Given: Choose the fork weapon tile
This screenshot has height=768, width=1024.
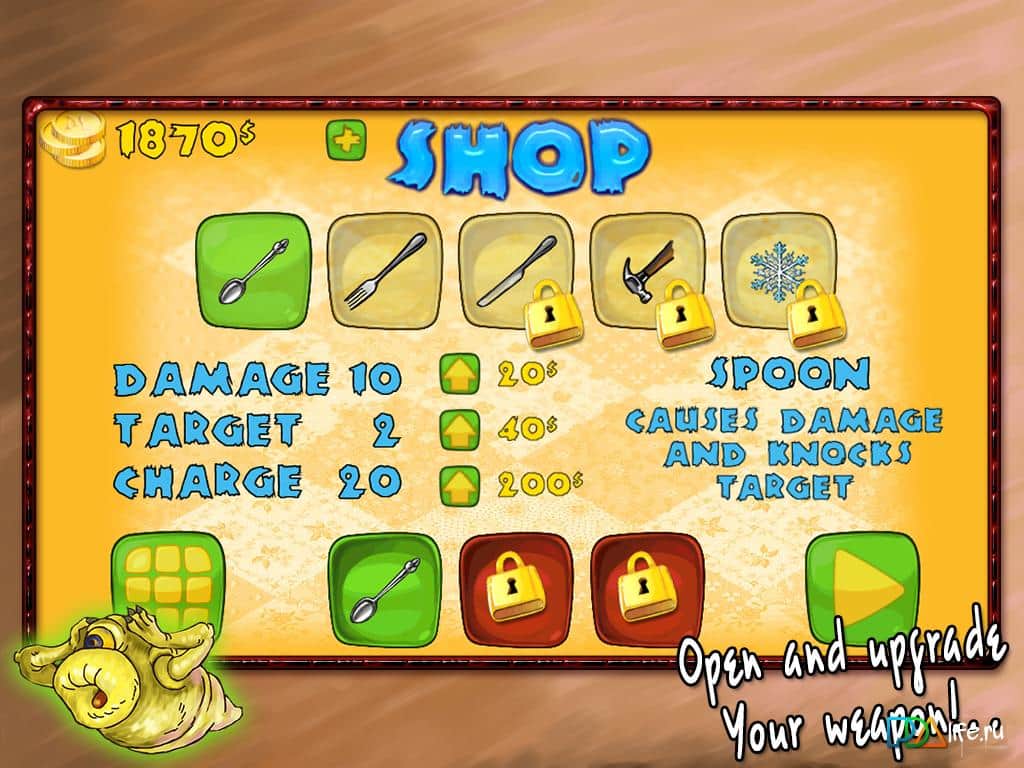Looking at the screenshot, I should [x=385, y=270].
